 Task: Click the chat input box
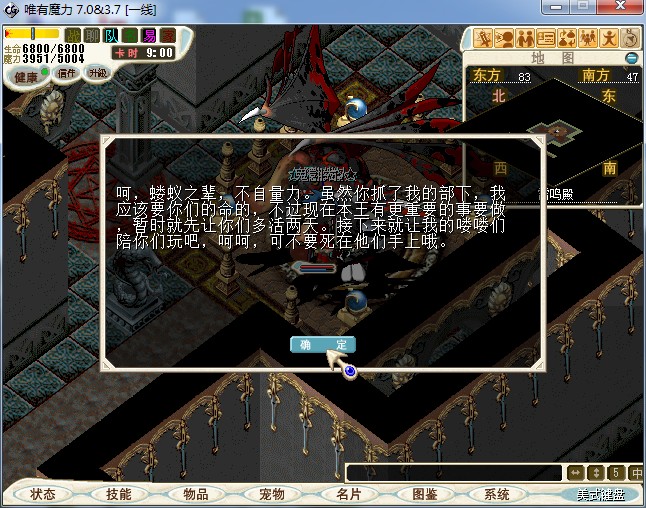[x=453, y=472]
